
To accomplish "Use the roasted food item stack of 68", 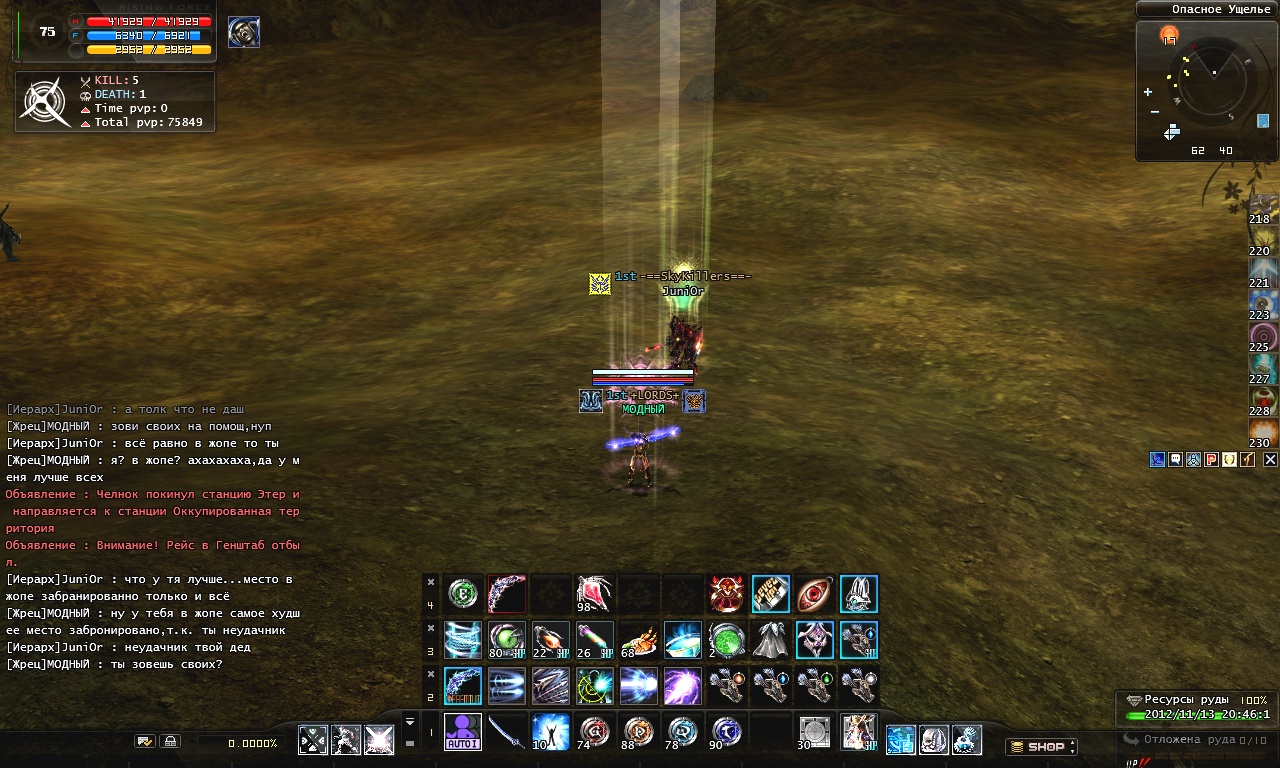I will click(639, 640).
